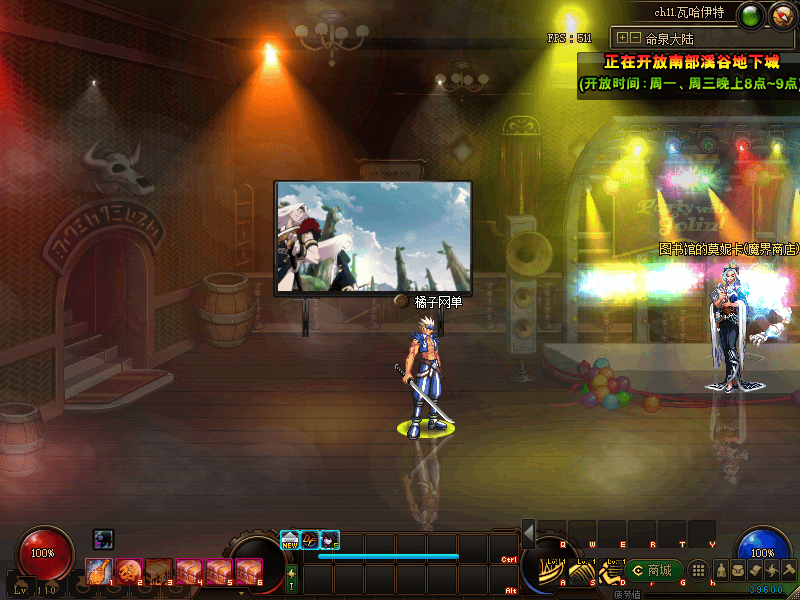Activate the skill on key A
This screenshot has height=600, width=800.
pyautogui.click(x=552, y=571)
